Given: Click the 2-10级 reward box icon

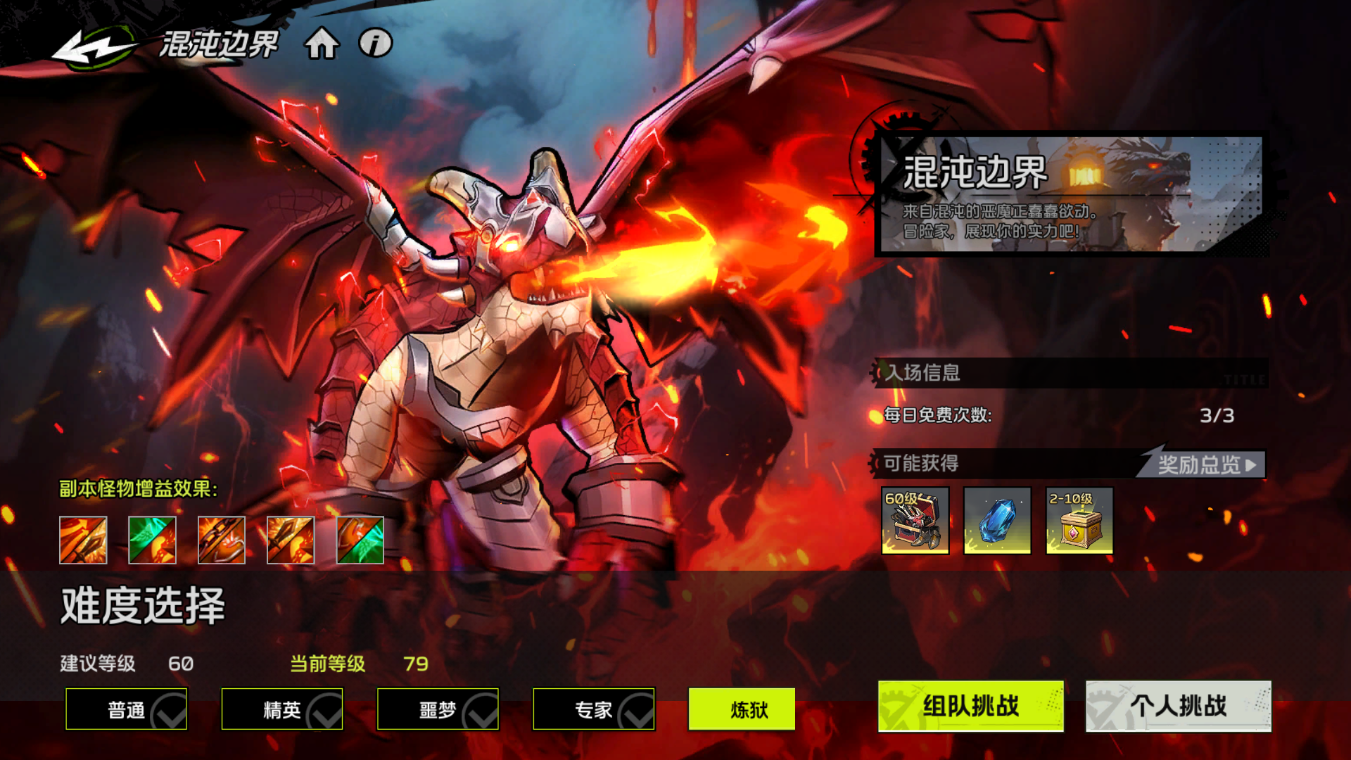Looking at the screenshot, I should point(1079,520).
